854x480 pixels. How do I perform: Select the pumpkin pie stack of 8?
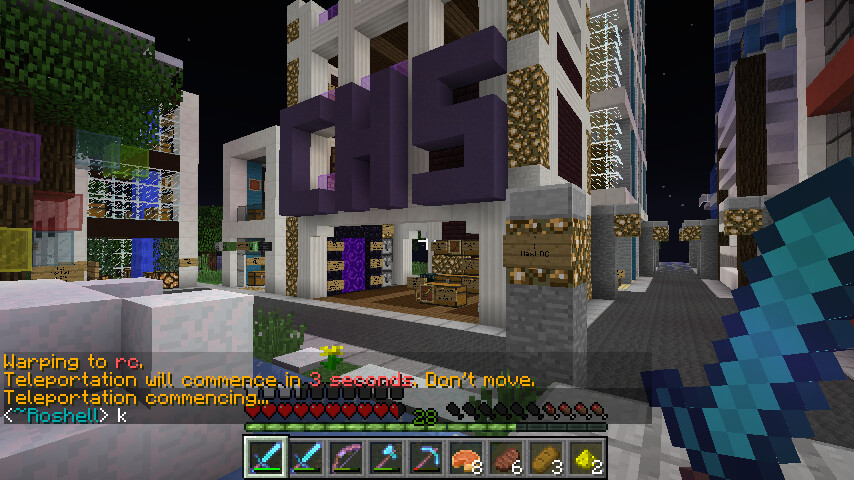tap(467, 458)
